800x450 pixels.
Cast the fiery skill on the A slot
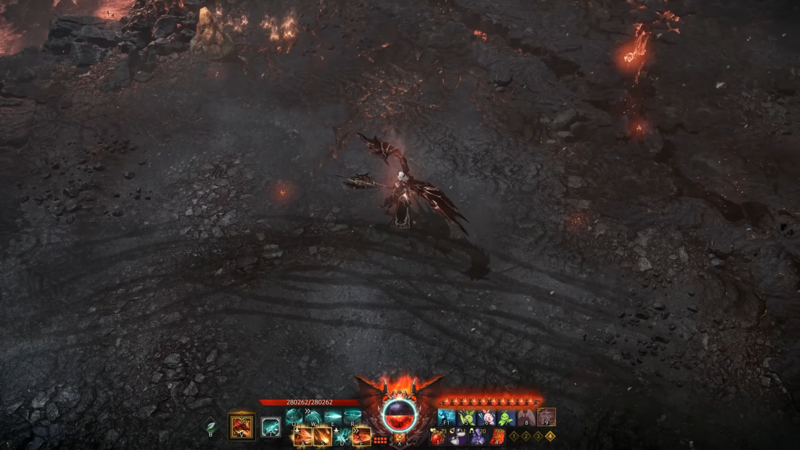304,436
